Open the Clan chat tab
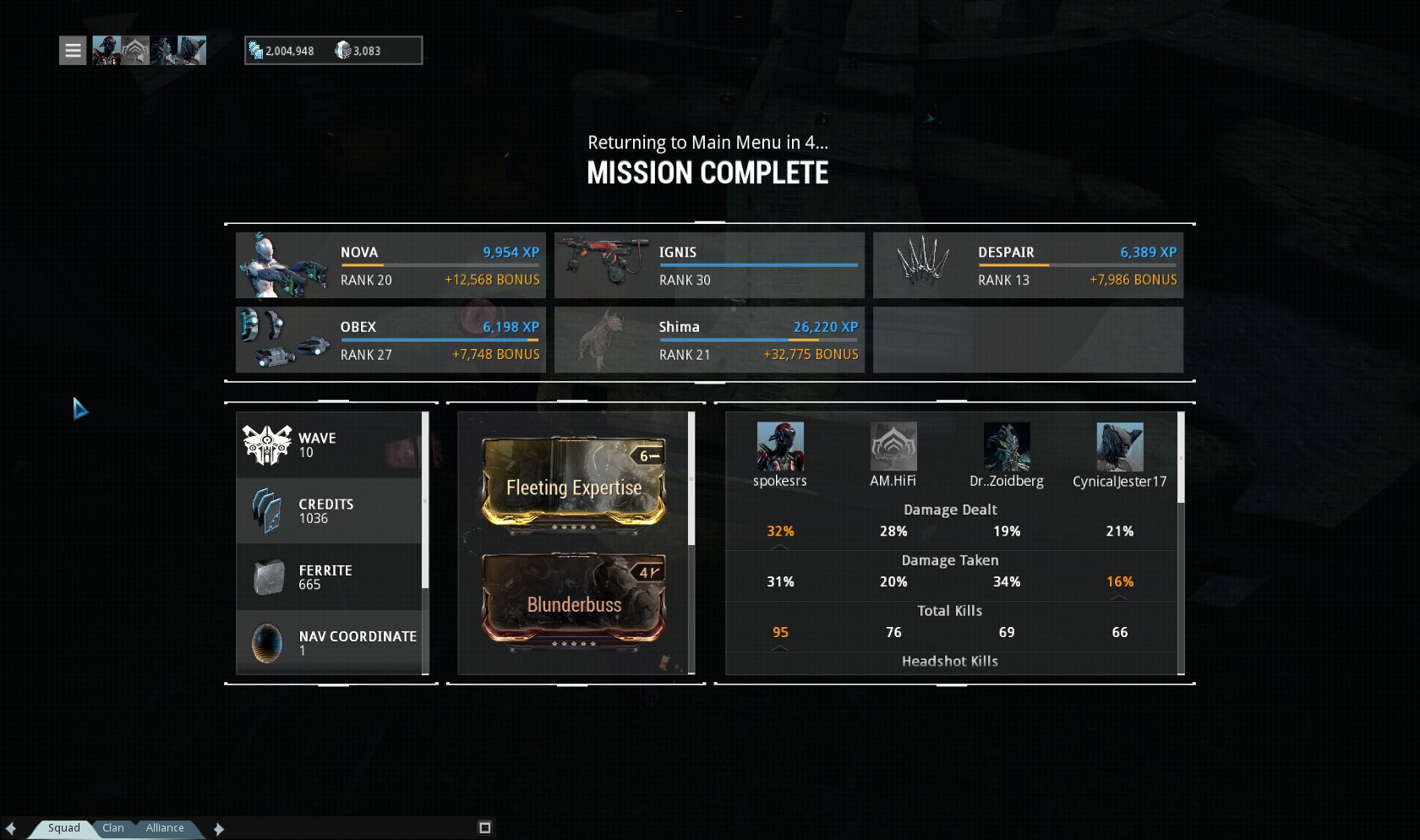This screenshot has height=840, width=1420. (x=113, y=828)
